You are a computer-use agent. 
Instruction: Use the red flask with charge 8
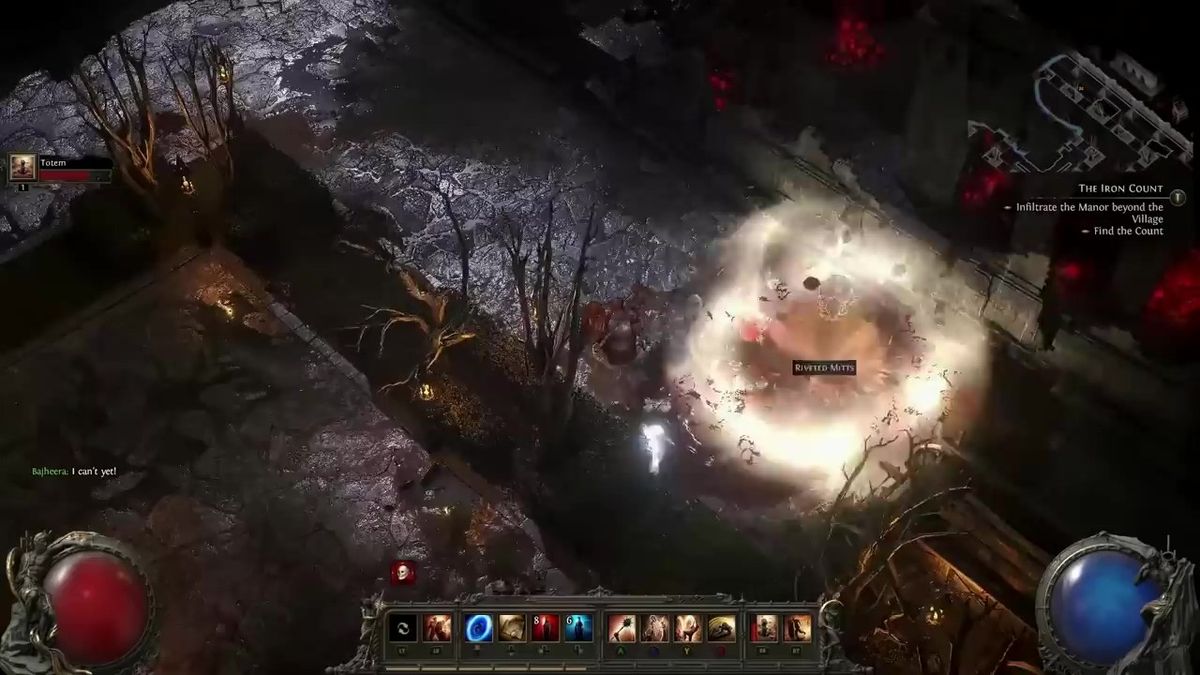pyautogui.click(x=545, y=628)
